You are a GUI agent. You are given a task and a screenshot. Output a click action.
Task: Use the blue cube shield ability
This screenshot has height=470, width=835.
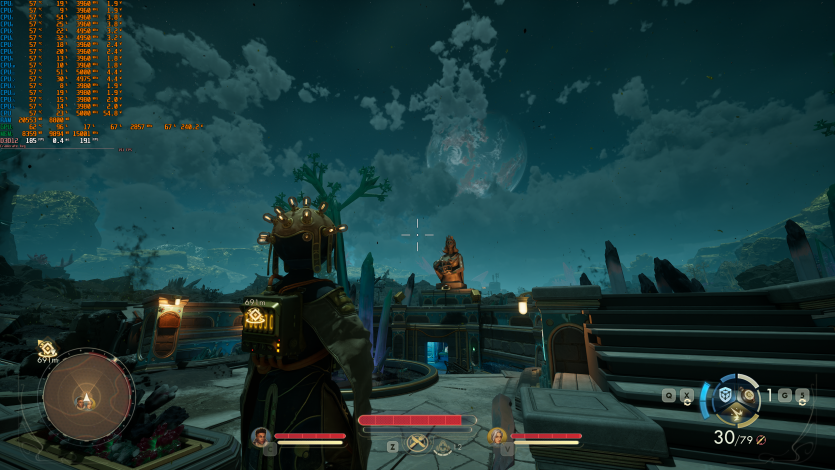(x=725, y=396)
